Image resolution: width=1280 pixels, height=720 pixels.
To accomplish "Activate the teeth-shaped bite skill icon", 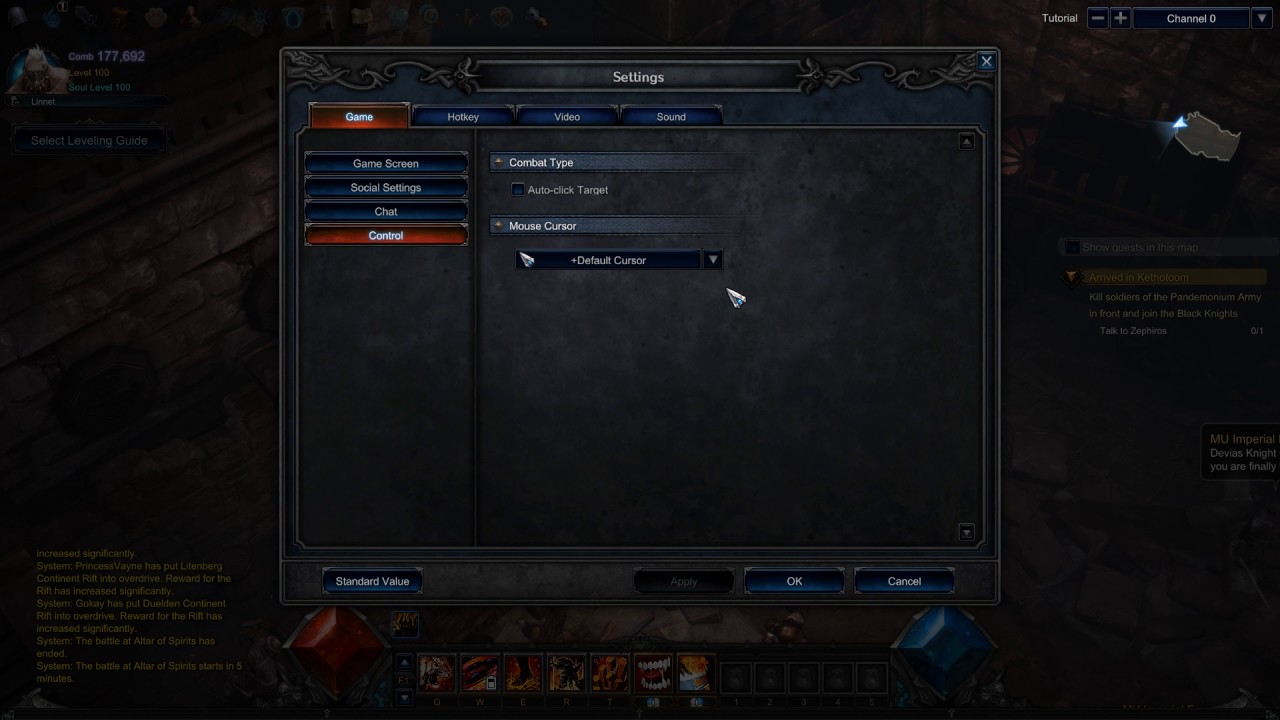I will [x=653, y=672].
